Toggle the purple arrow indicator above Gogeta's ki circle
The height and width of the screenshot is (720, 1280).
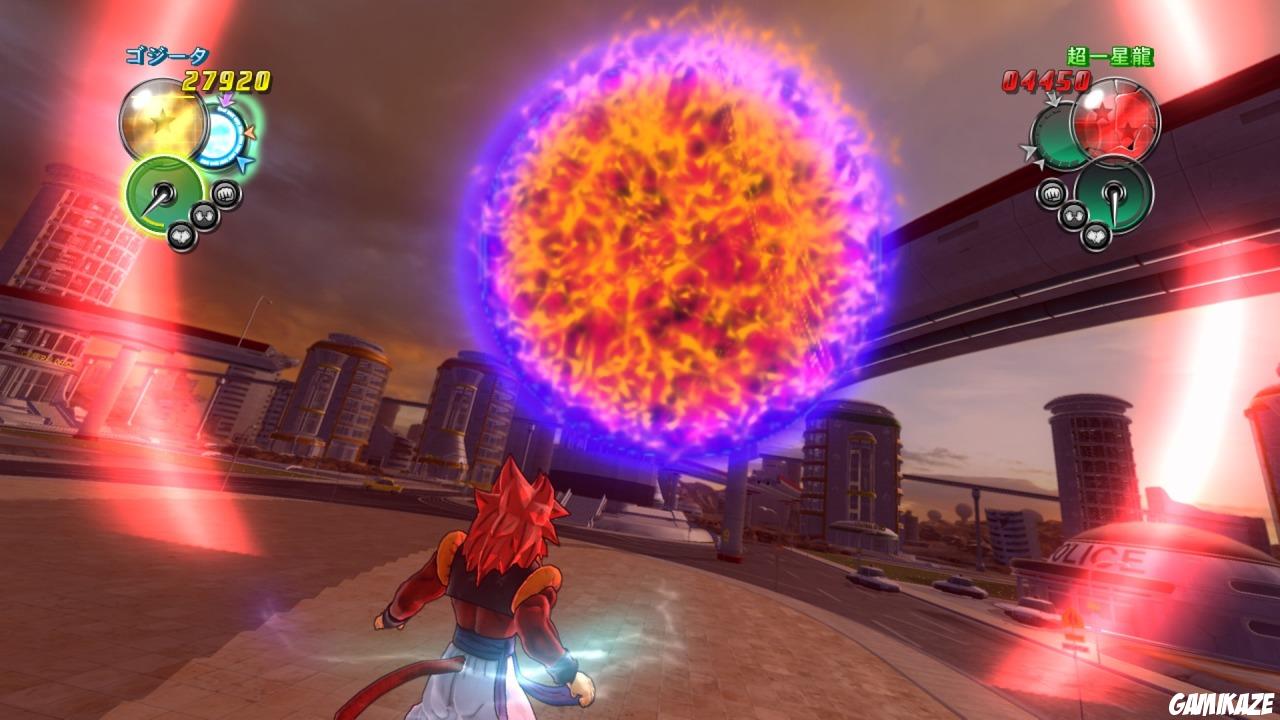(x=225, y=98)
